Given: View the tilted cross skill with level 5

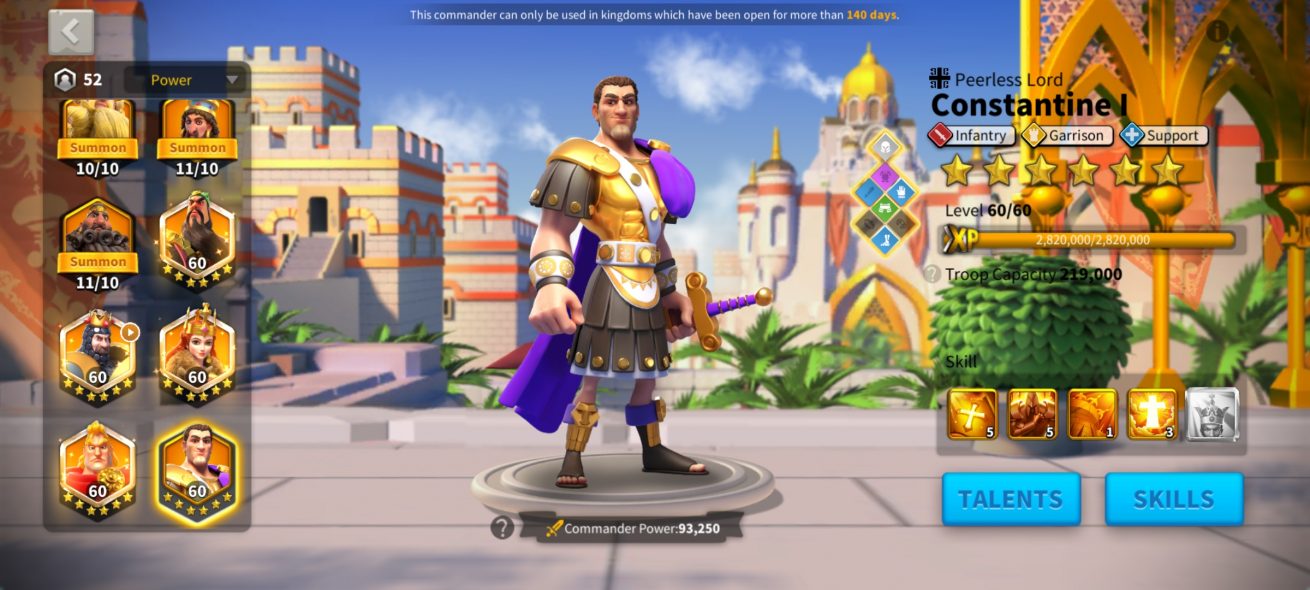Looking at the screenshot, I should point(972,414).
